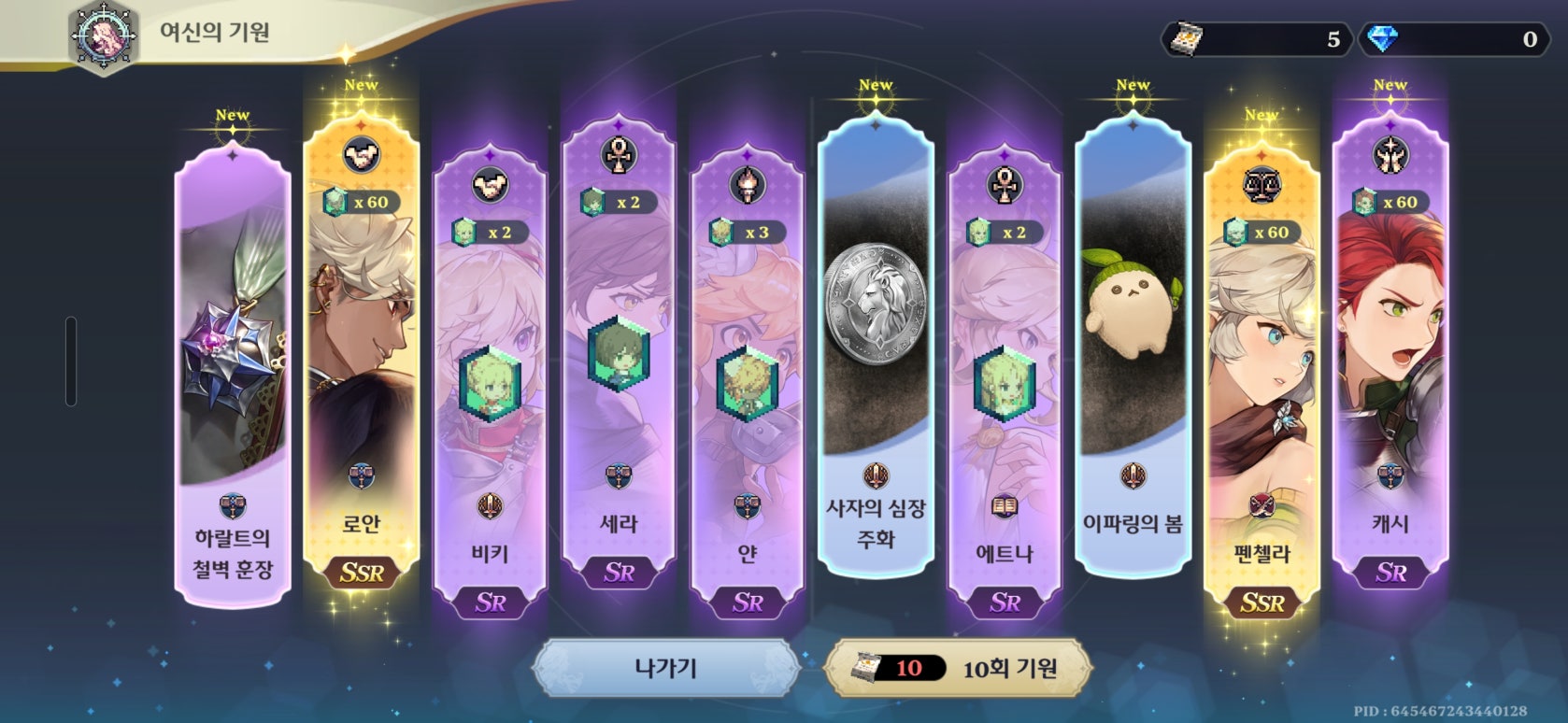Click the SSR rank label on Roan's card

click(x=363, y=574)
